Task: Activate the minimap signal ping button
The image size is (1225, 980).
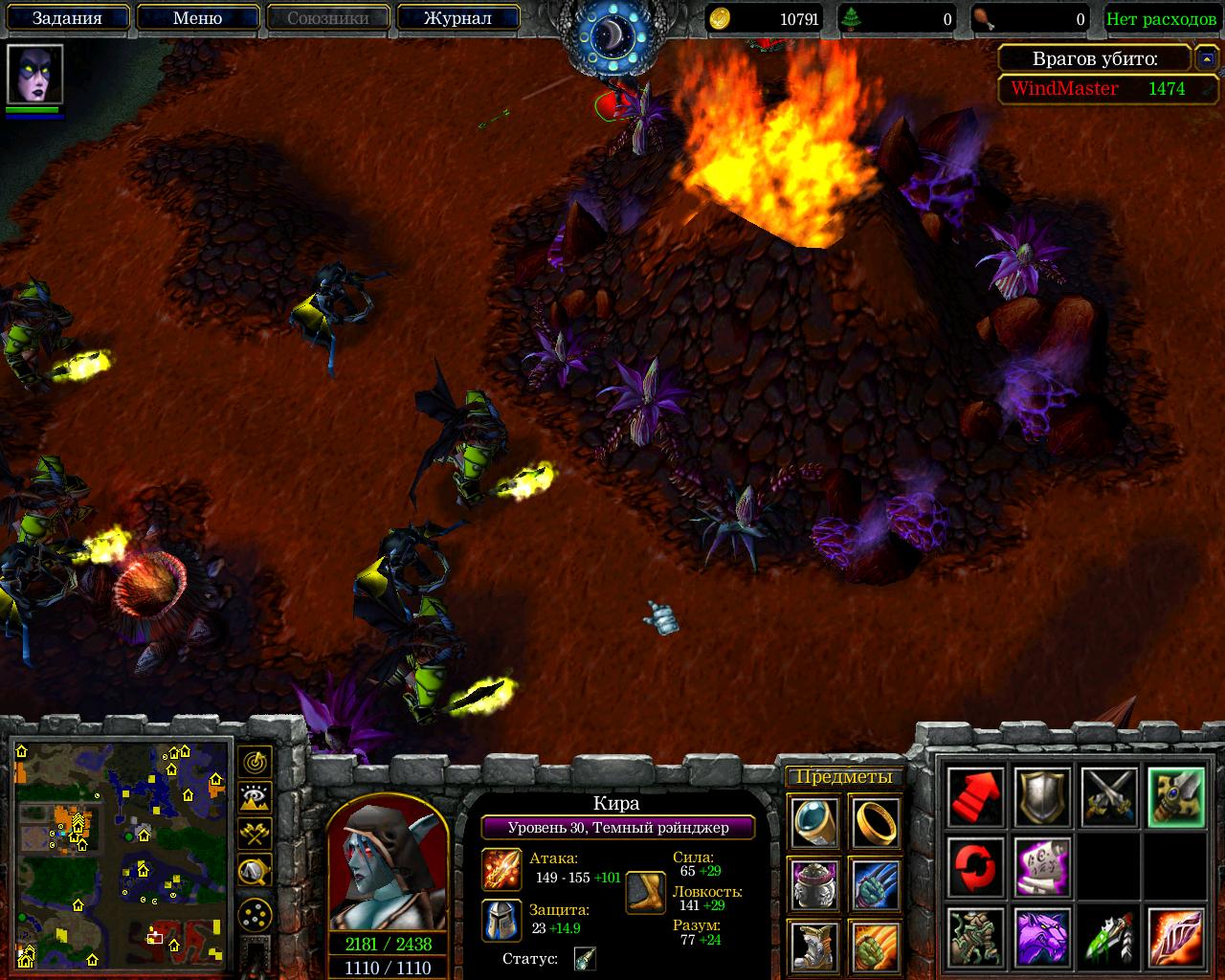Action: click(255, 763)
